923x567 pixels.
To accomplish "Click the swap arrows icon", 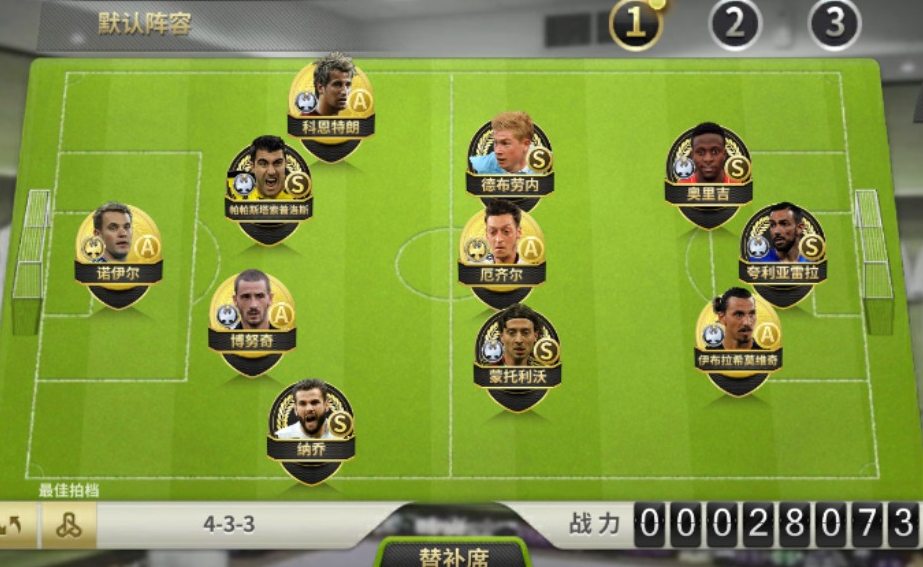I will tap(16, 525).
